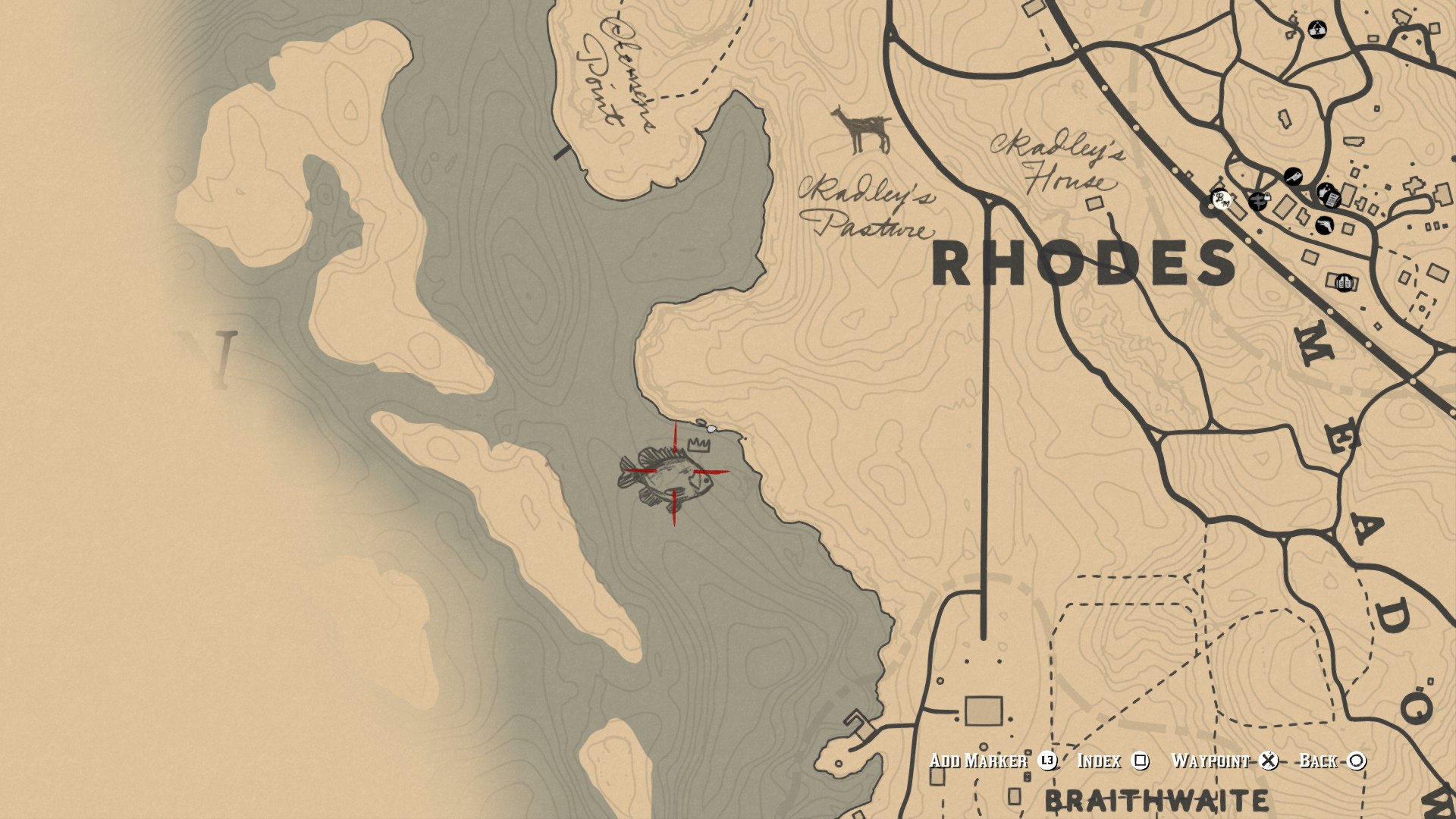The width and height of the screenshot is (1456, 819).
Task: Select the gunsmith pistol icon
Action: pos(1323,225)
